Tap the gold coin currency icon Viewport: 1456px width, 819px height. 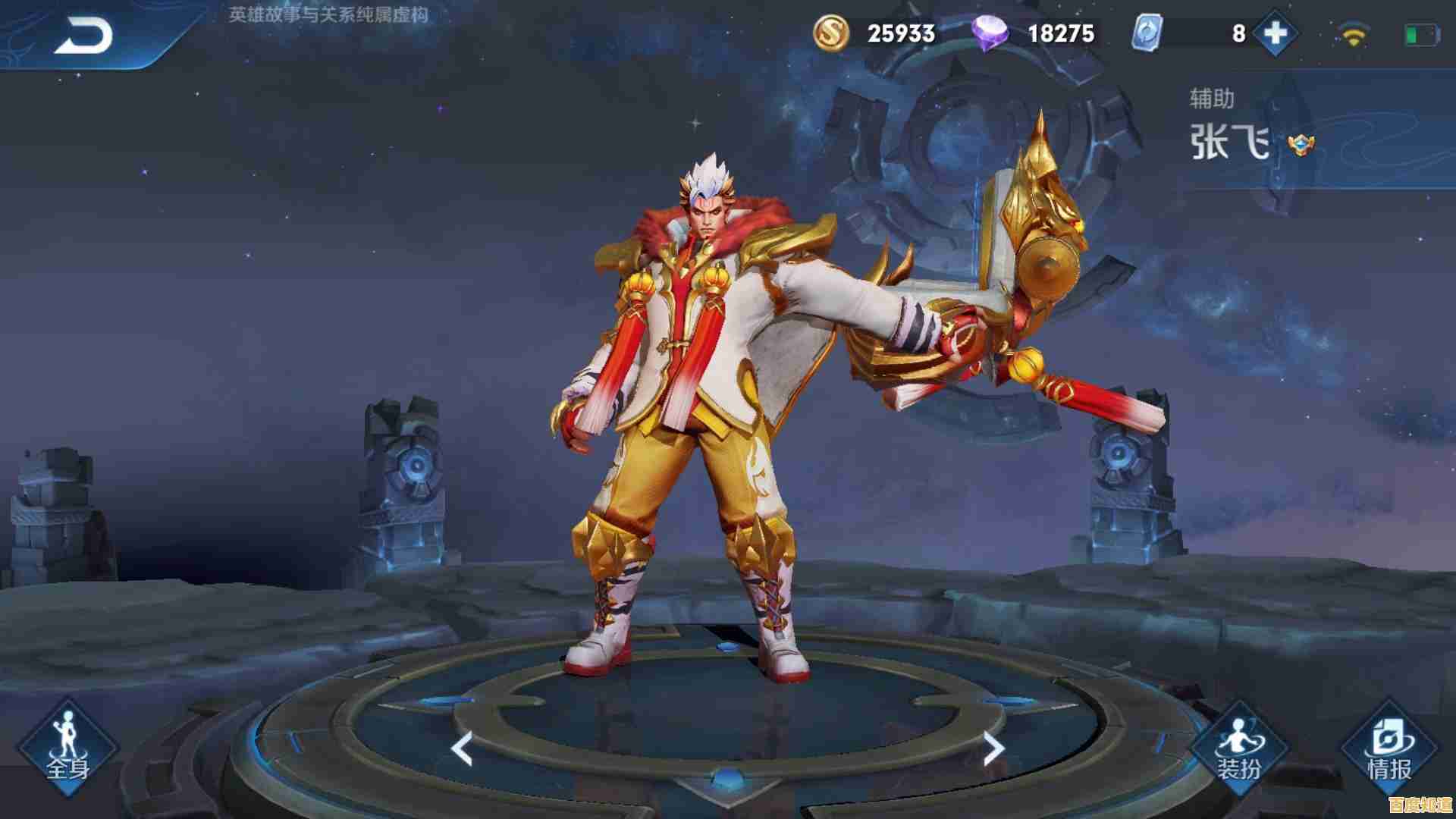(x=833, y=33)
